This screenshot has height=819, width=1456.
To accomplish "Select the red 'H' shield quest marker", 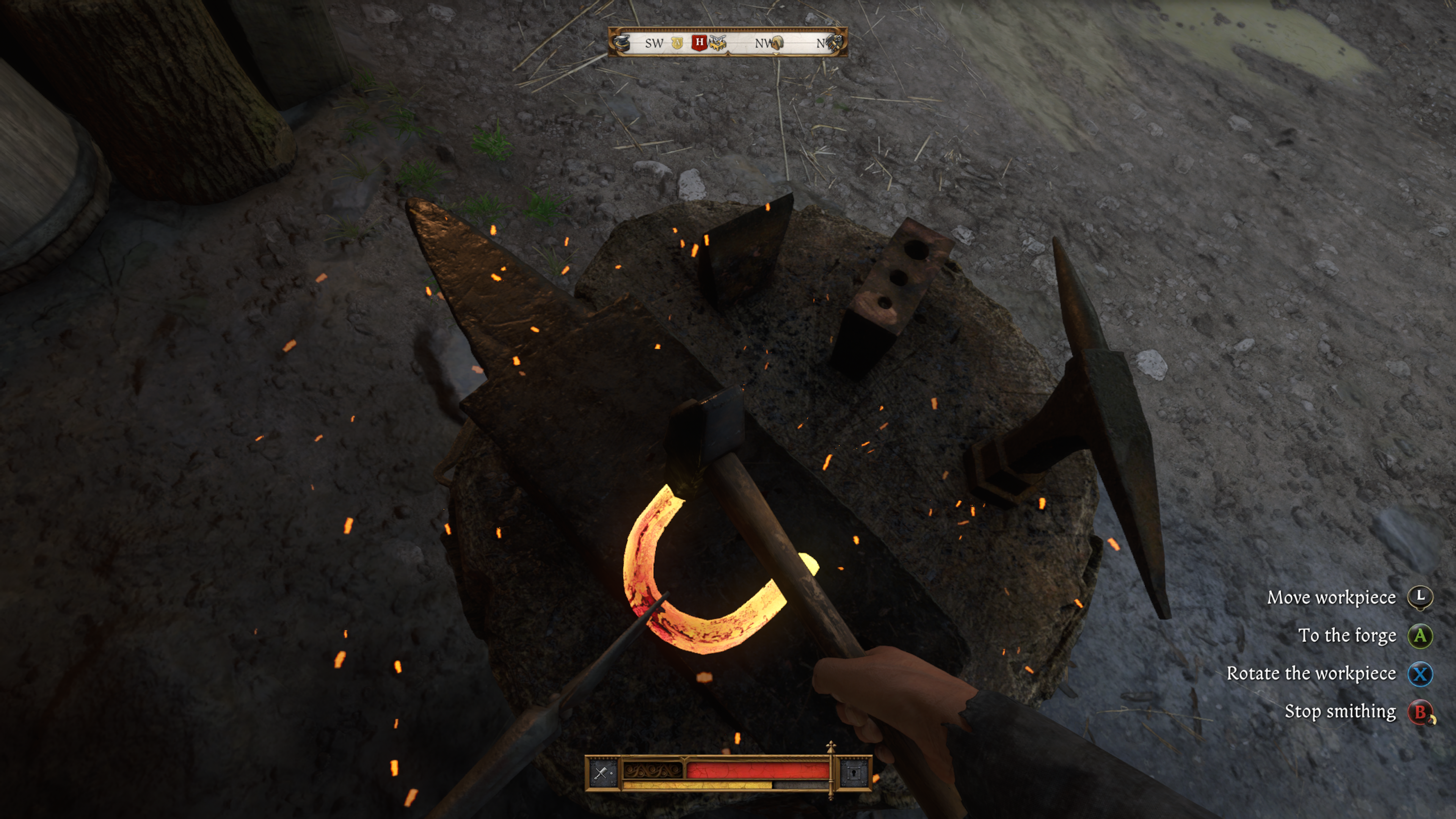I will 699,42.
